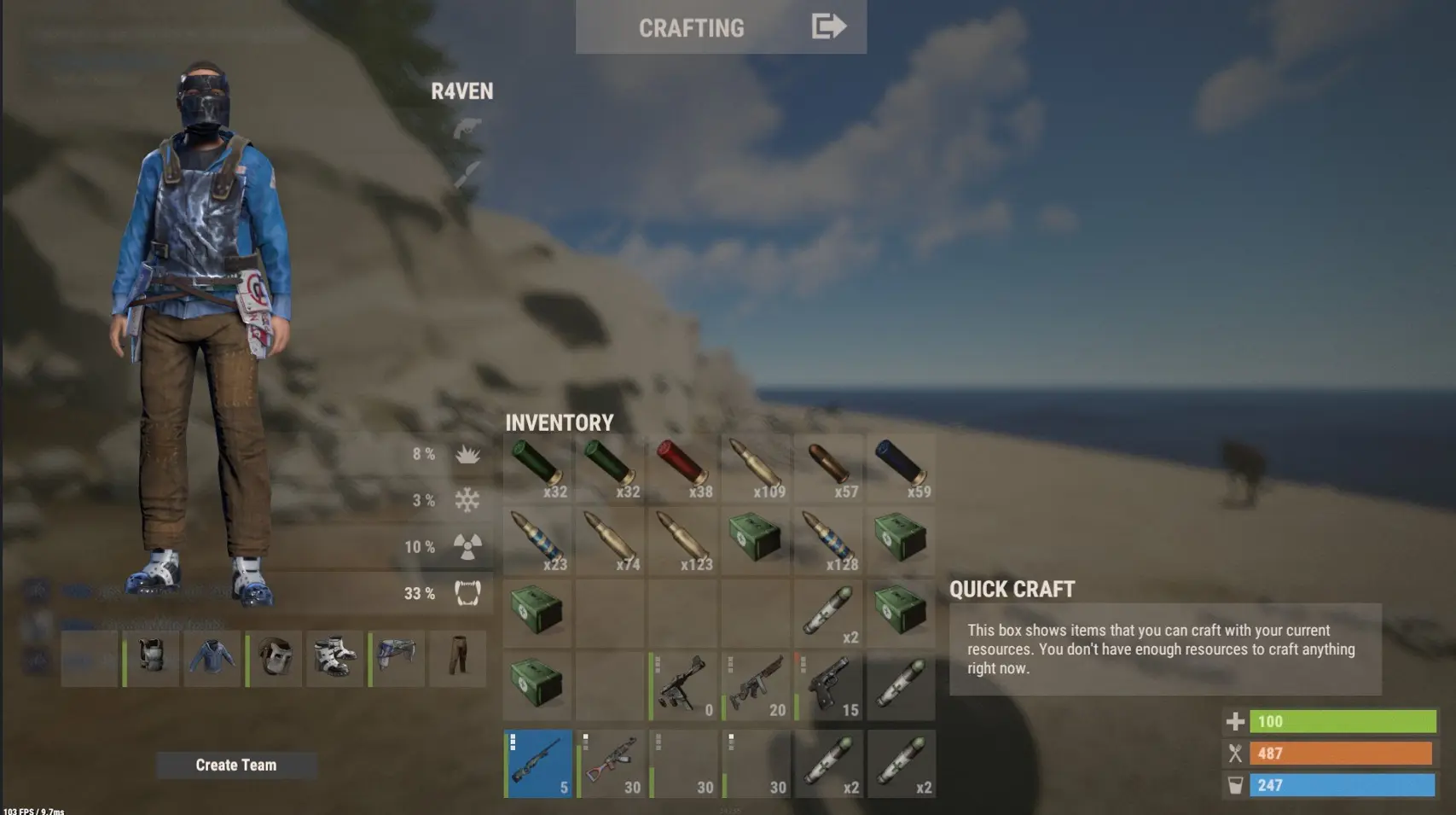Viewport: 1456px width, 815px height.
Task: Pick the inventory gun with 20 rounds
Action: [x=756, y=686]
